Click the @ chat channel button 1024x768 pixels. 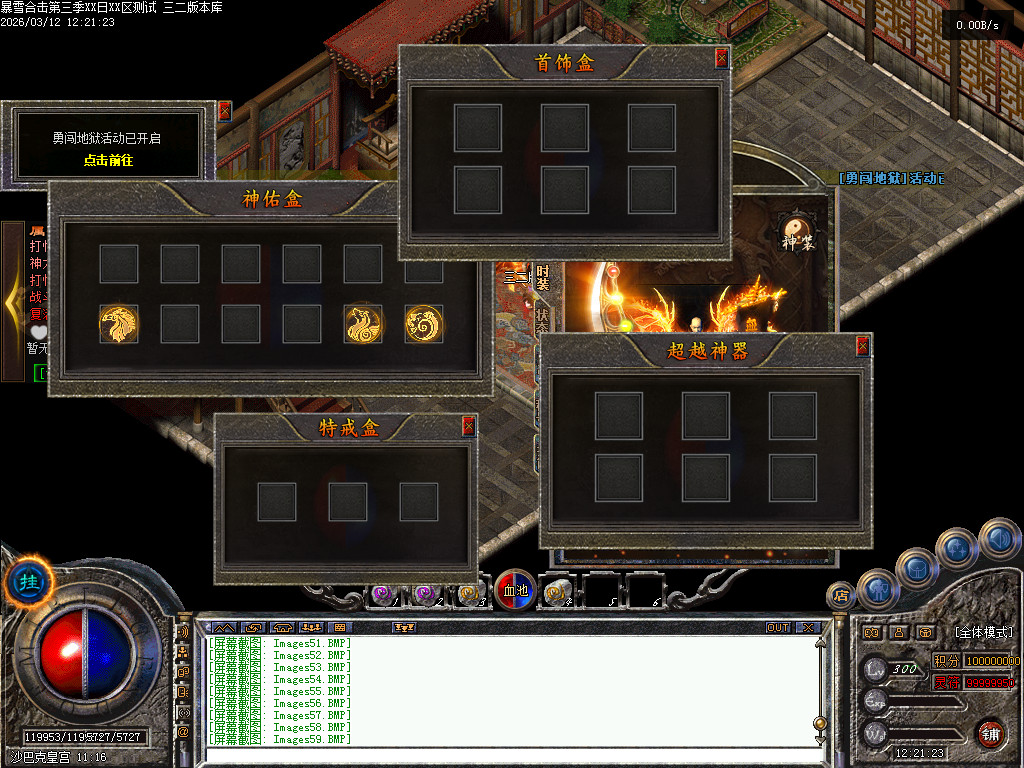[183, 733]
